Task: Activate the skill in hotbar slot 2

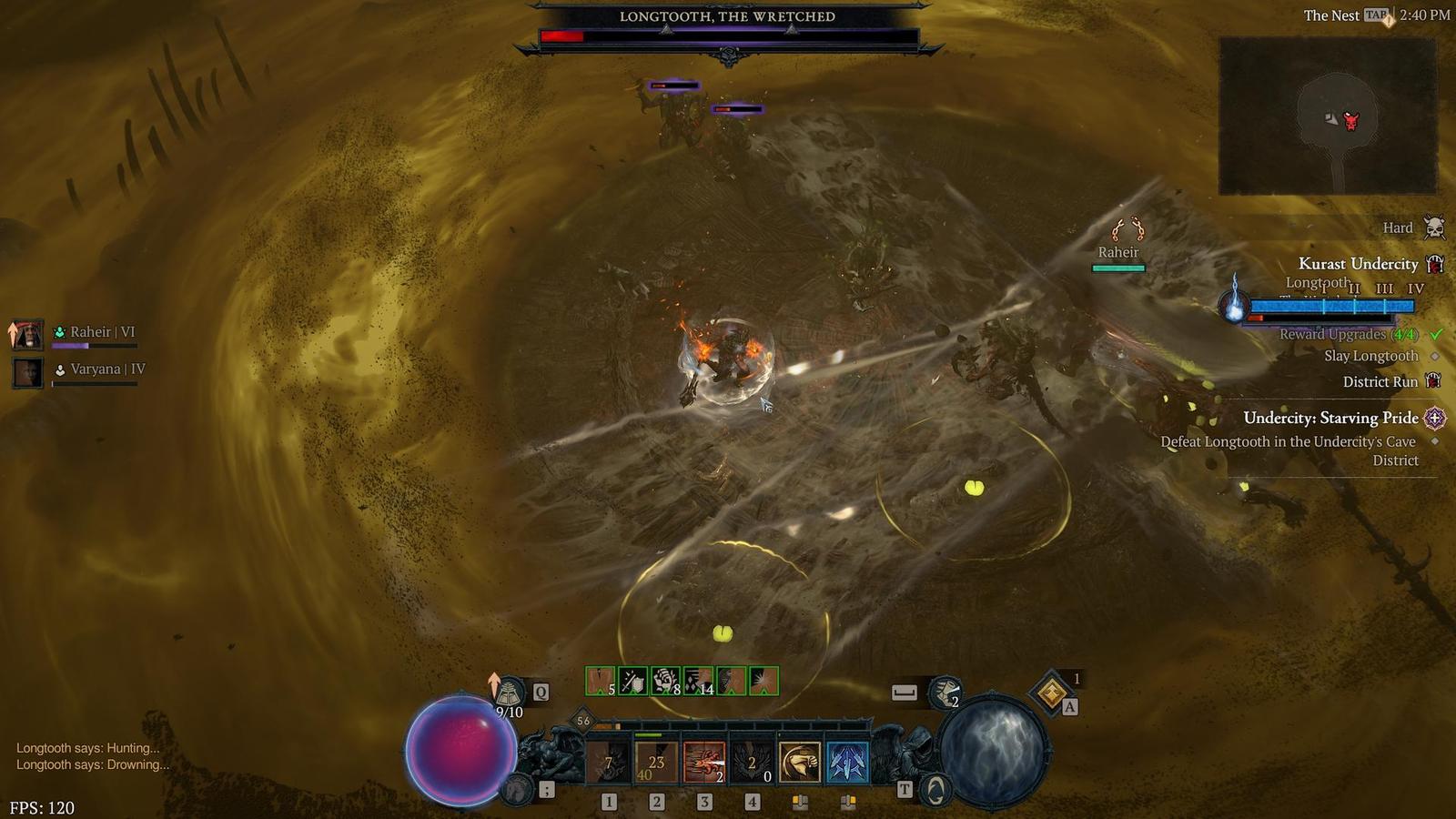Action: click(x=656, y=763)
